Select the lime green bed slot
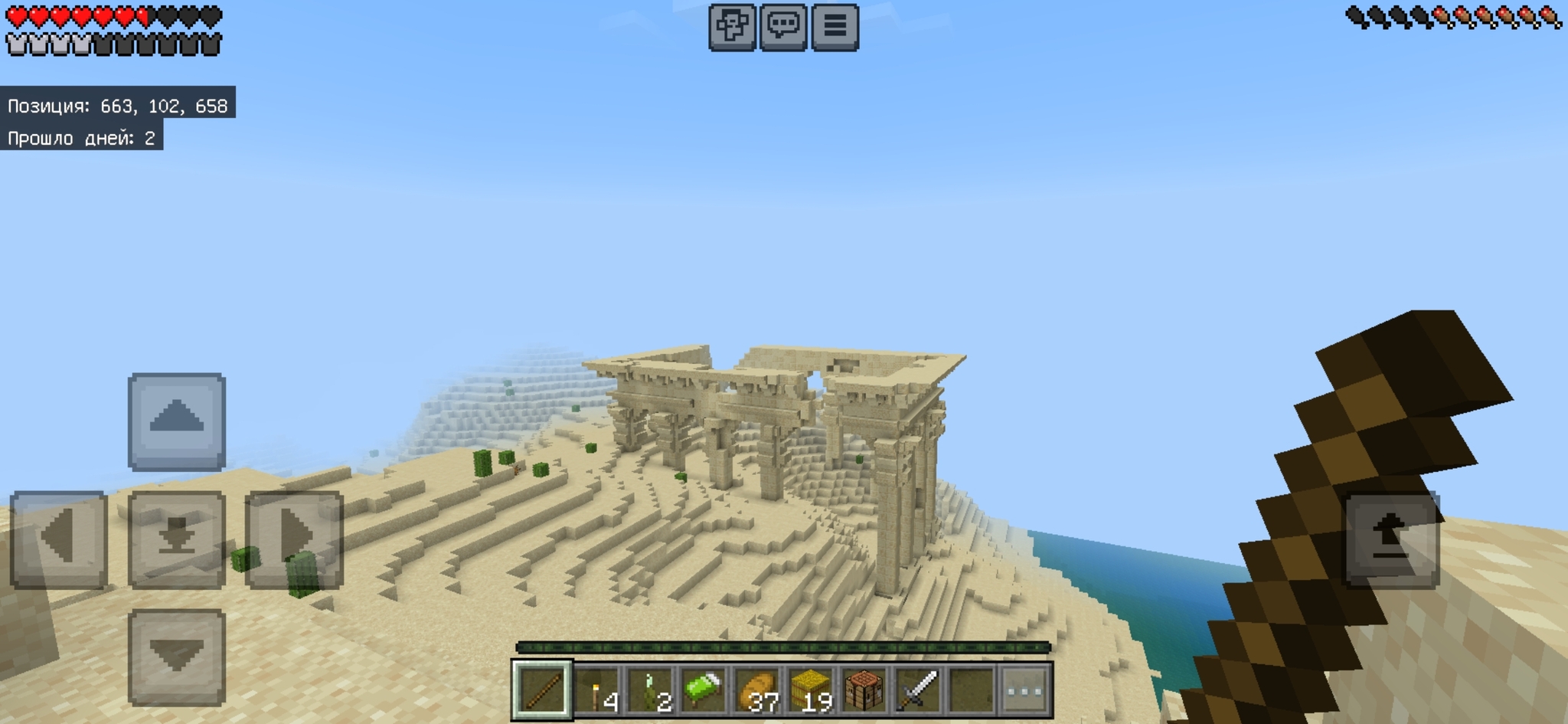Image resolution: width=1568 pixels, height=724 pixels. pos(704,690)
